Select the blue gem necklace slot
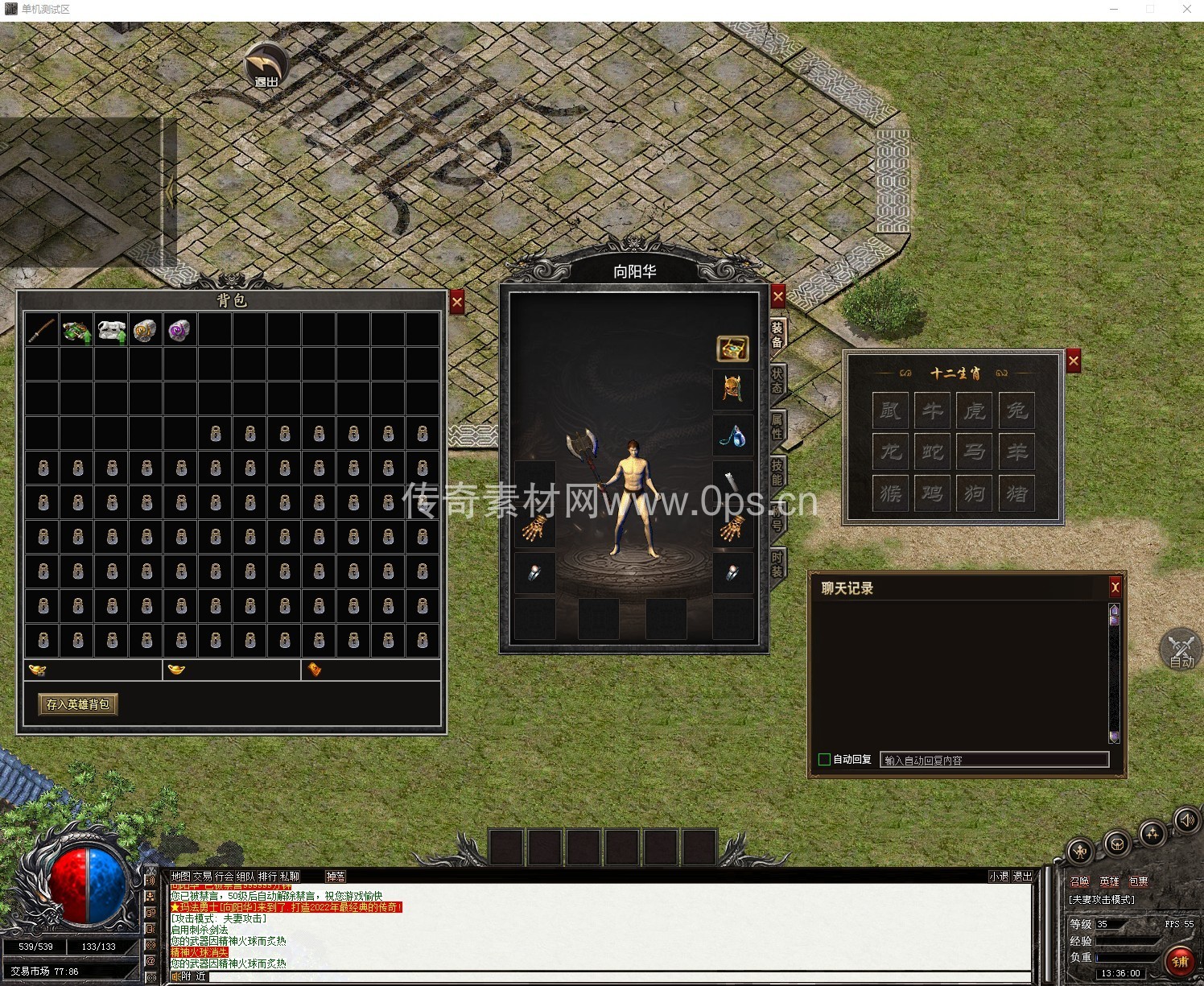 pyautogui.click(x=732, y=435)
